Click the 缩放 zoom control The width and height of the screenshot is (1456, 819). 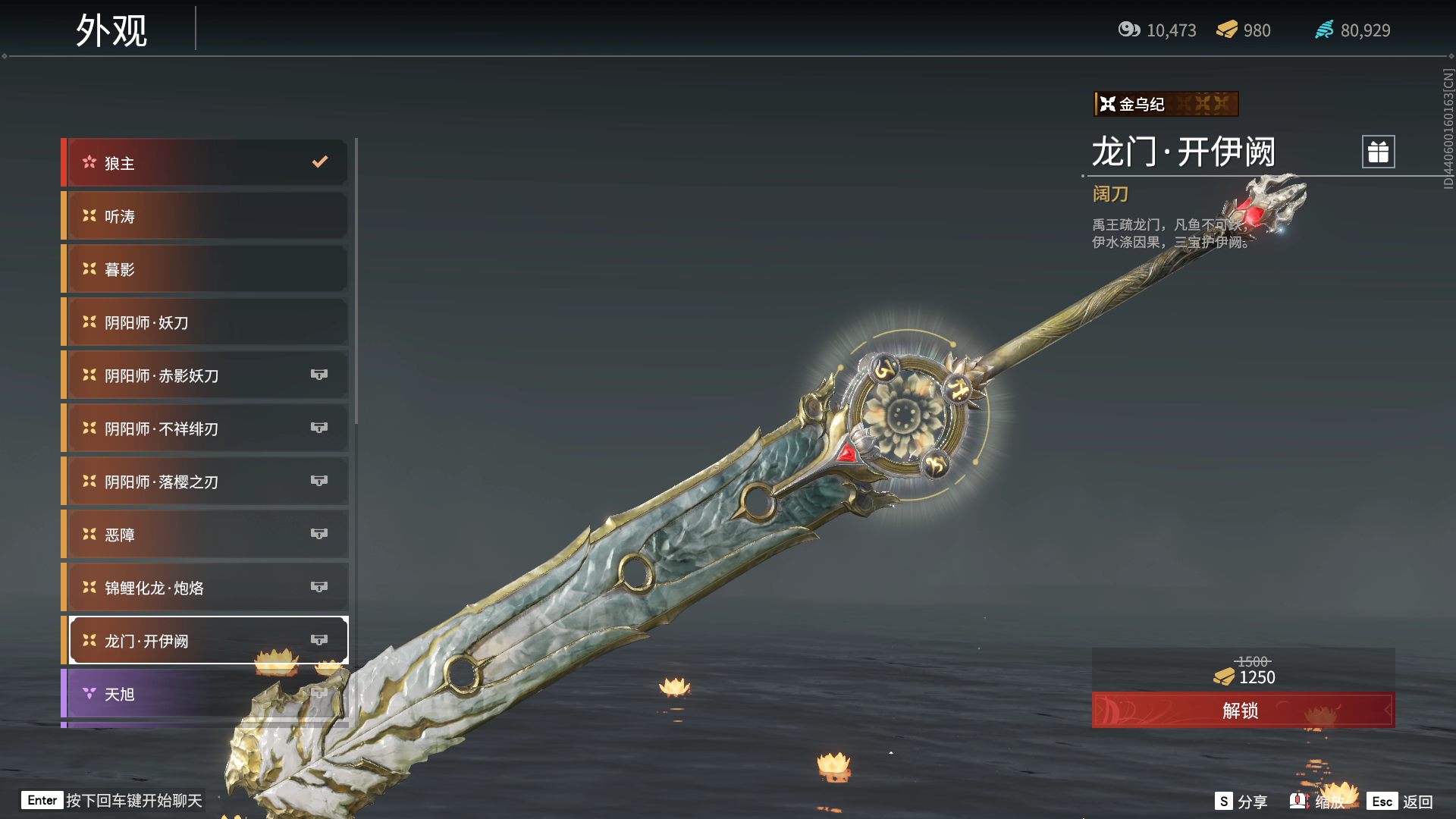[1318, 802]
